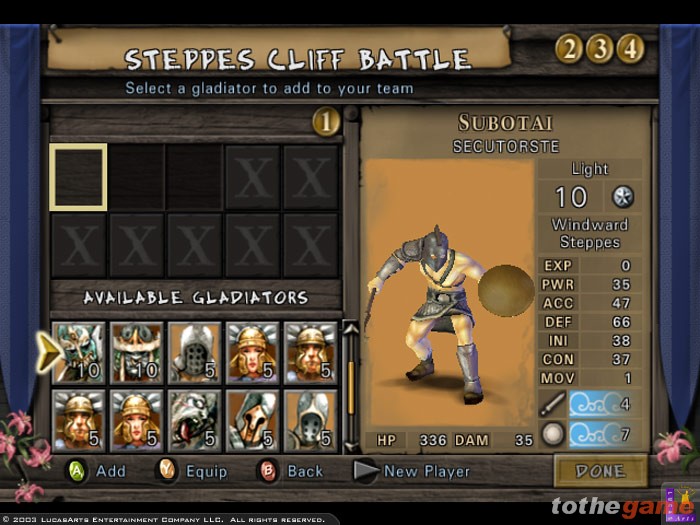Pick the snarling wolf beast gladiator portrait
The width and height of the screenshot is (700, 525).
(x=195, y=420)
